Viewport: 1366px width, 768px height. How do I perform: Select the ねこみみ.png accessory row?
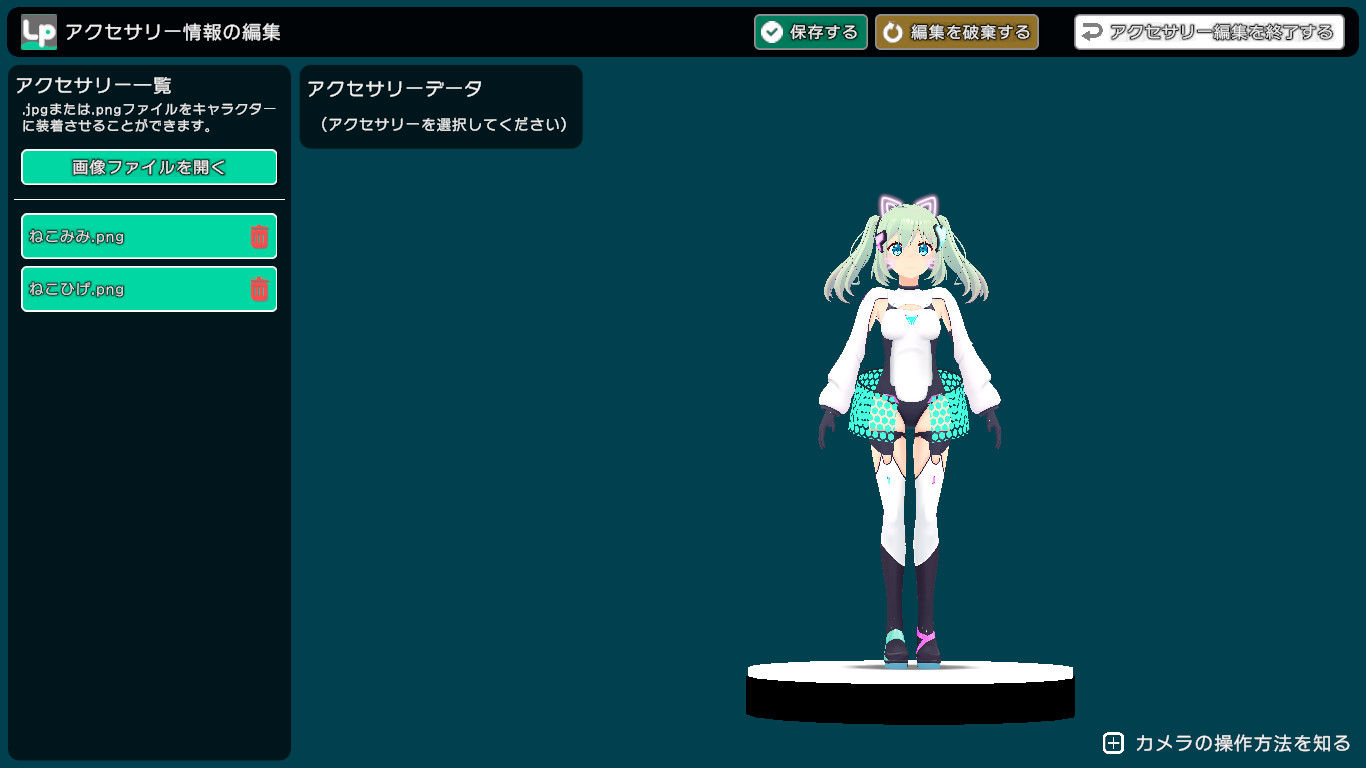pos(130,237)
